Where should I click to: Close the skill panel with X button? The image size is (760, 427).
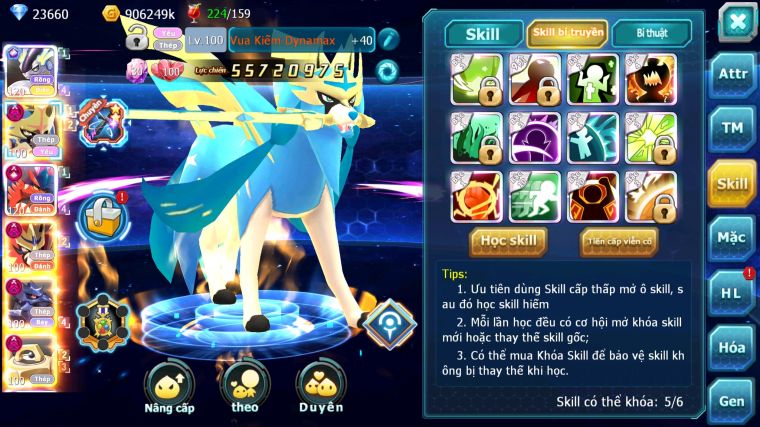click(736, 20)
